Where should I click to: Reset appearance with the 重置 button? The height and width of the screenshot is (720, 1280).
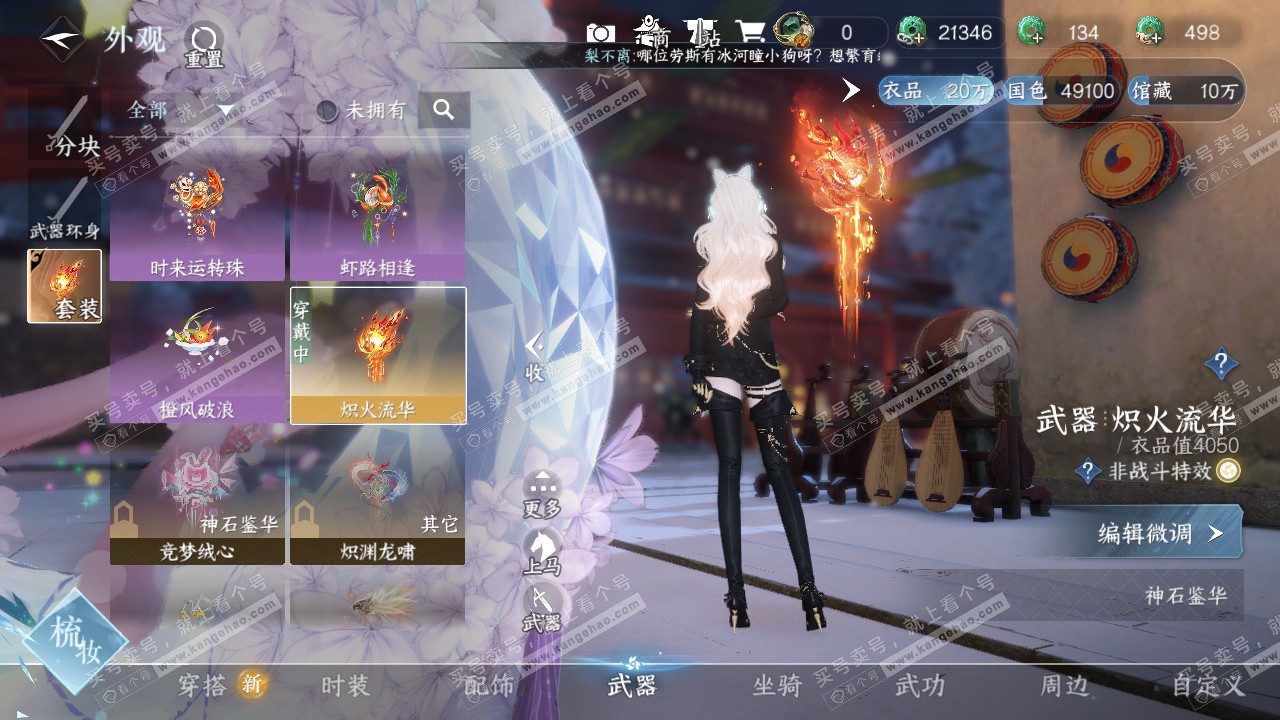click(x=204, y=47)
